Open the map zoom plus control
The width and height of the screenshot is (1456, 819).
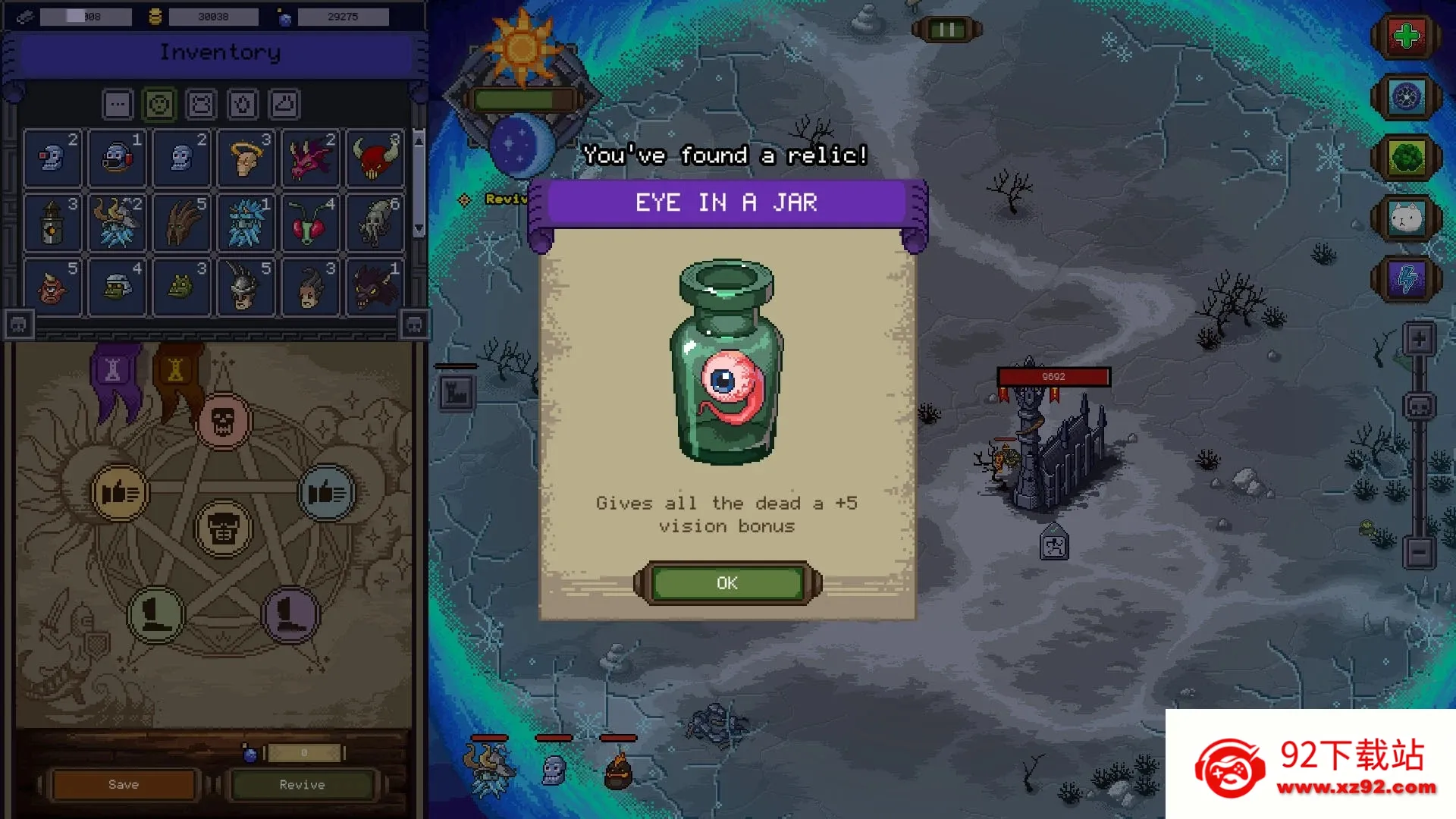coord(1418,338)
